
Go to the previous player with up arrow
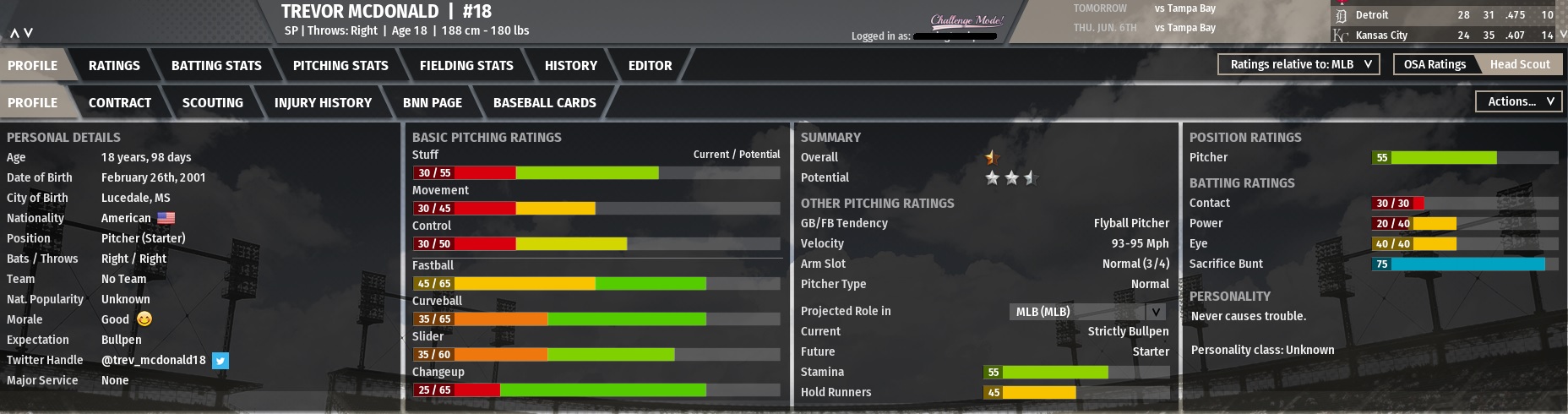(14, 33)
